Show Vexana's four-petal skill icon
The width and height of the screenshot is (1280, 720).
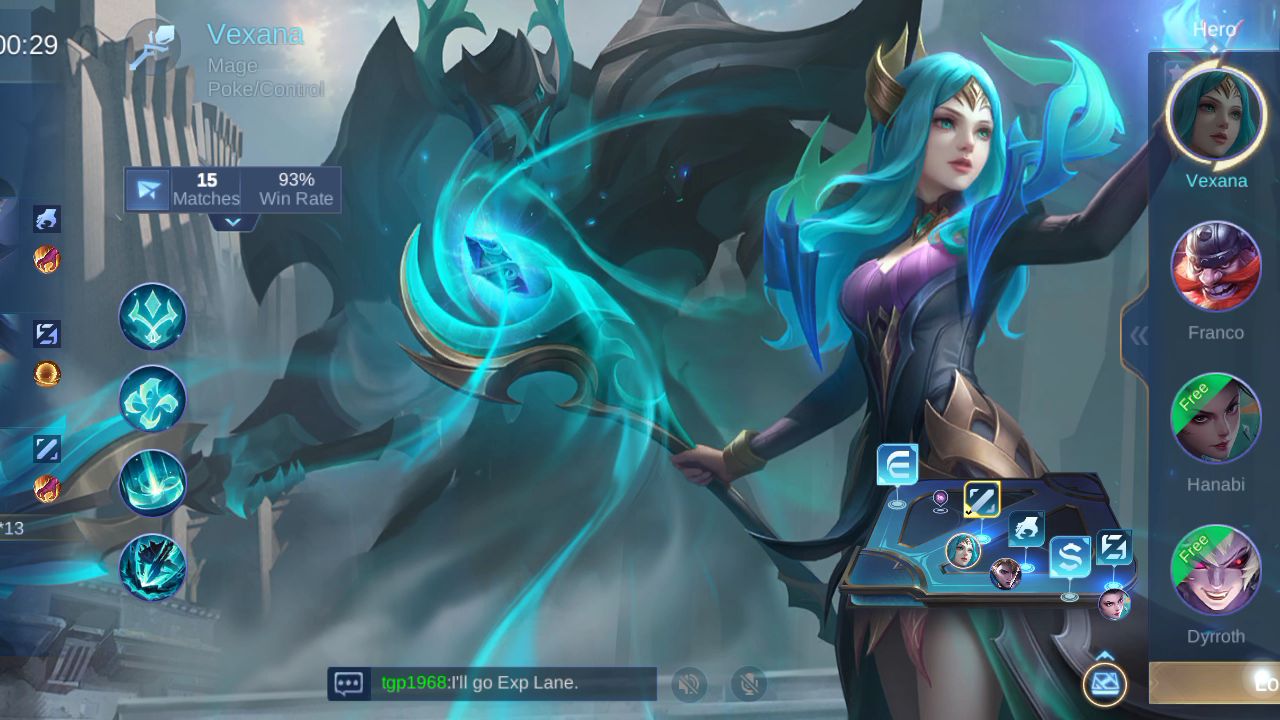tap(153, 399)
